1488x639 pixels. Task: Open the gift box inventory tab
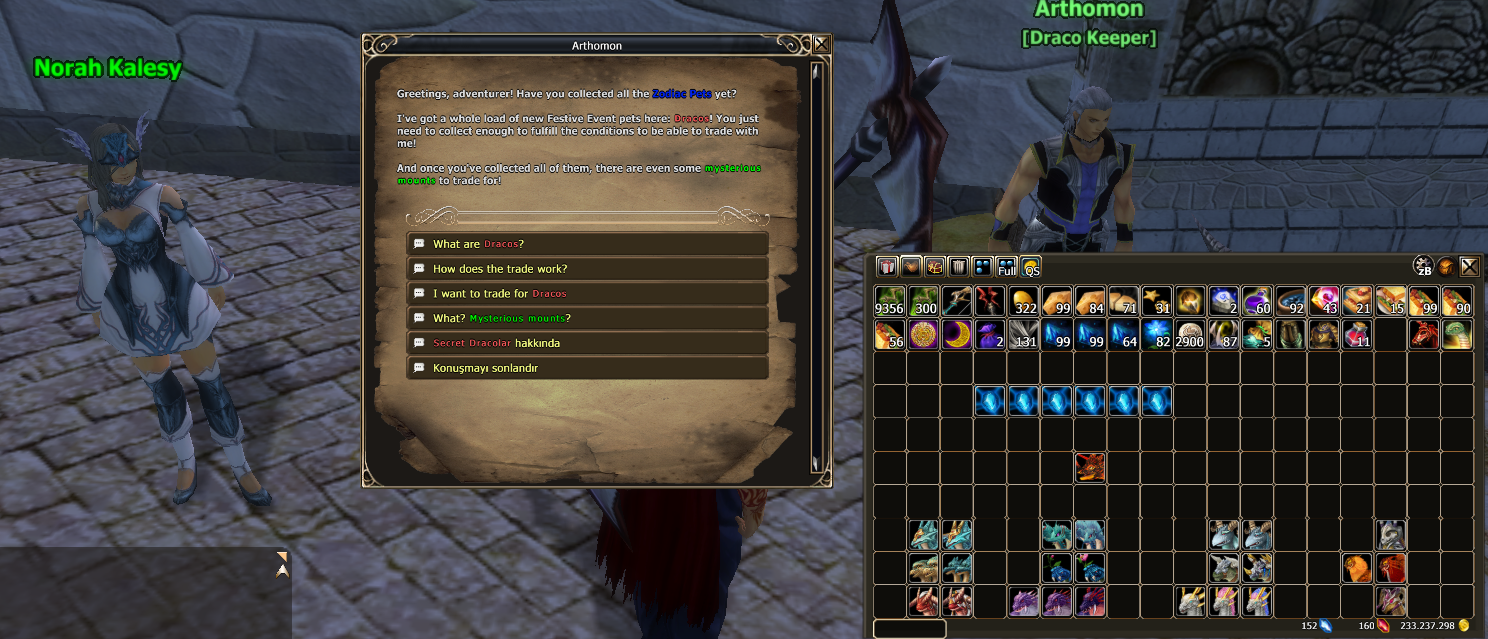point(887,267)
